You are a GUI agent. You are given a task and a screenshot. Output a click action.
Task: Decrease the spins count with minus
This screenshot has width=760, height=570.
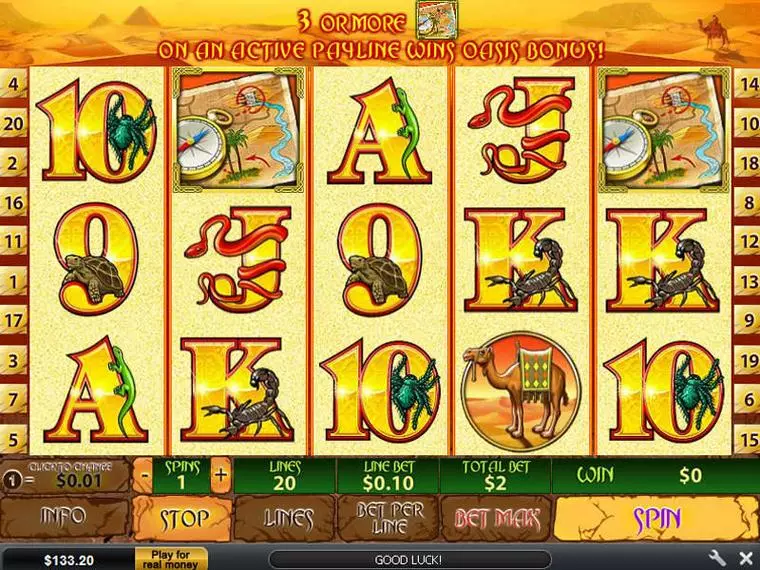[x=145, y=474]
